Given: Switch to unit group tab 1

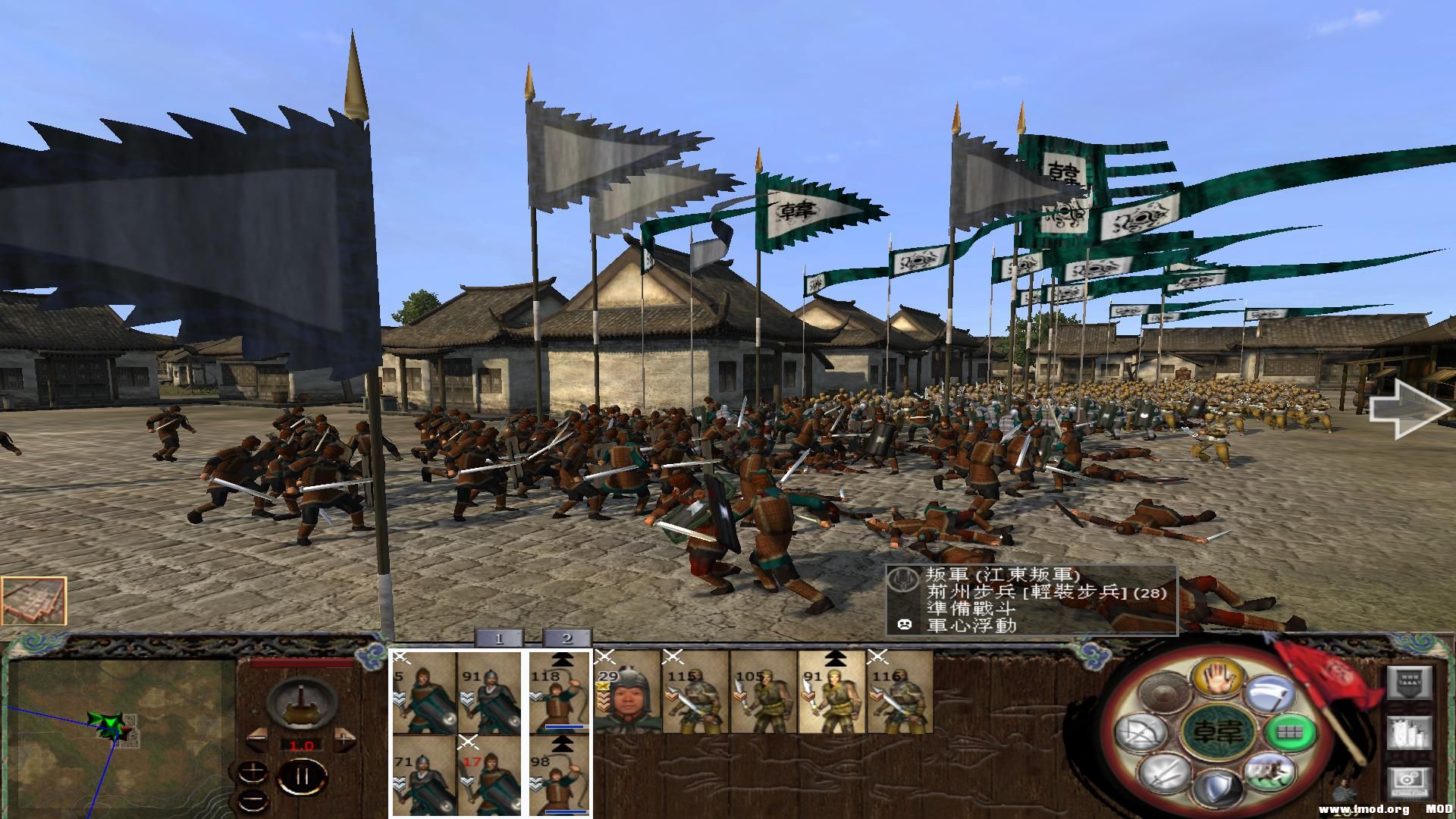Looking at the screenshot, I should (x=499, y=639).
